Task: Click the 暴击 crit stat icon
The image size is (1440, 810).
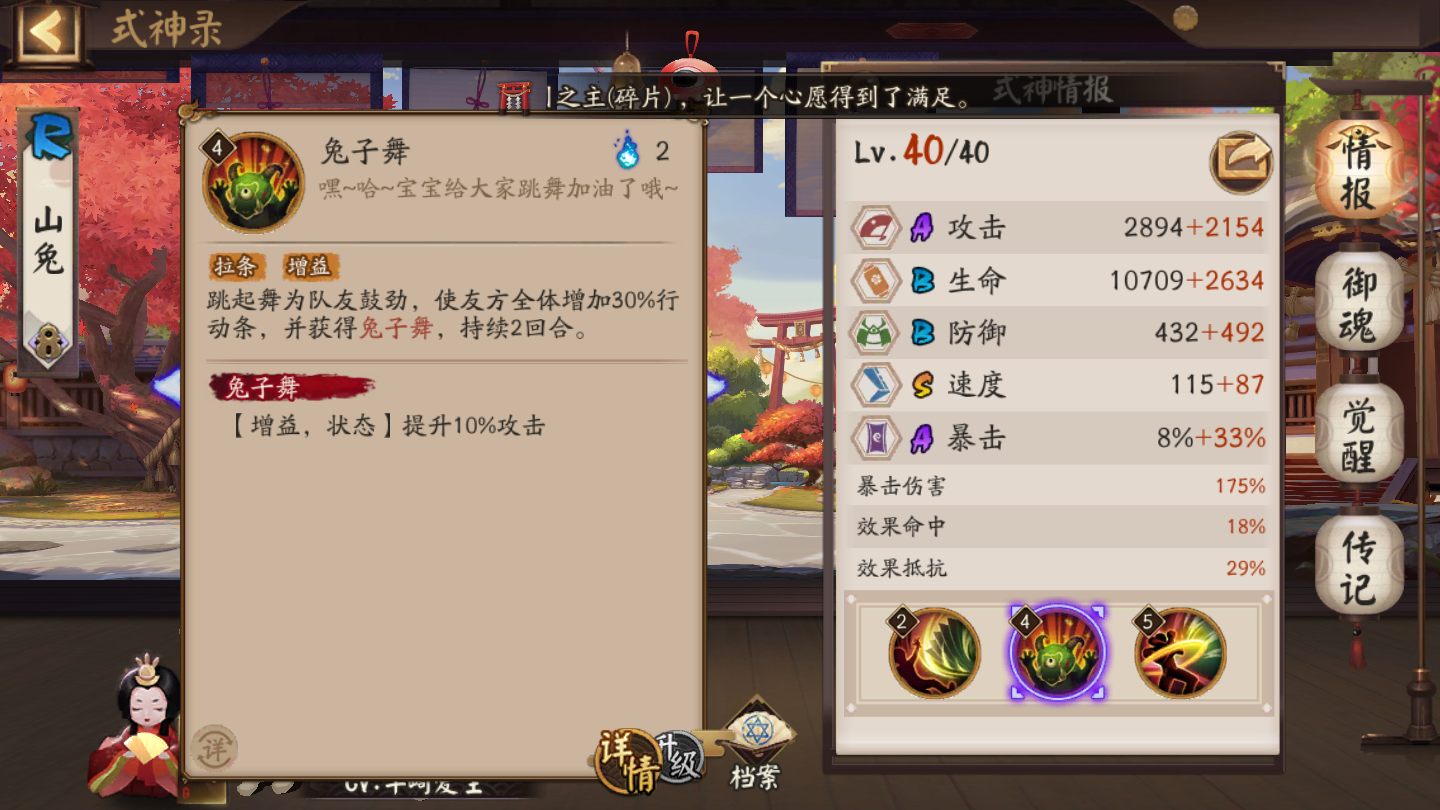Action: 875,437
